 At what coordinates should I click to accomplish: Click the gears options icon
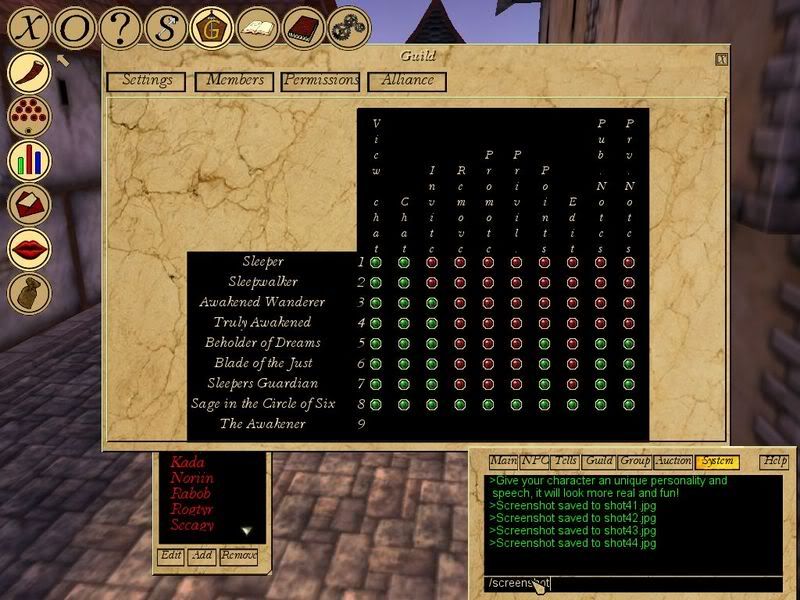(349, 28)
